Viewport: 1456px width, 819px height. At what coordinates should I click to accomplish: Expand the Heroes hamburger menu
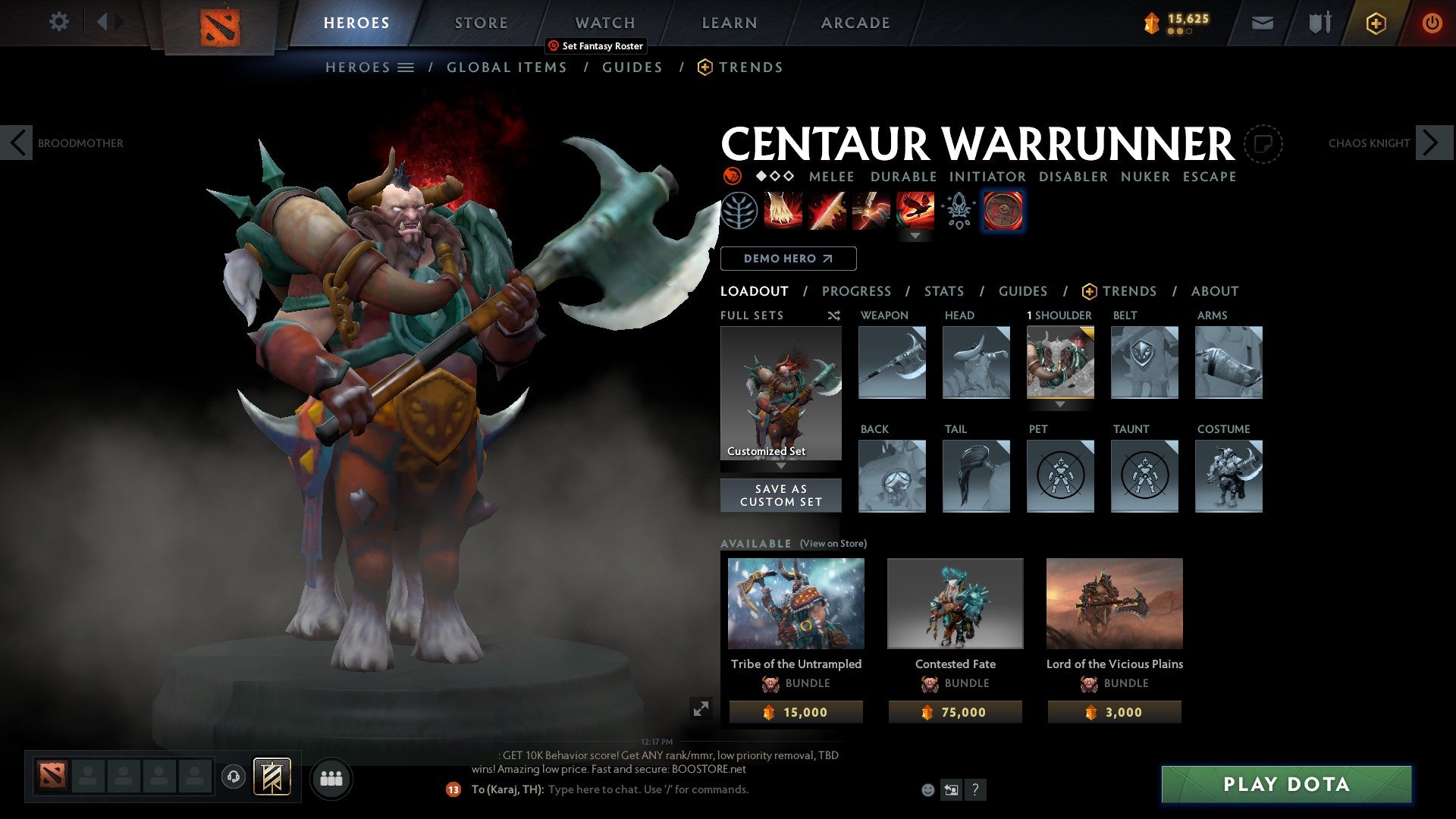click(x=407, y=67)
